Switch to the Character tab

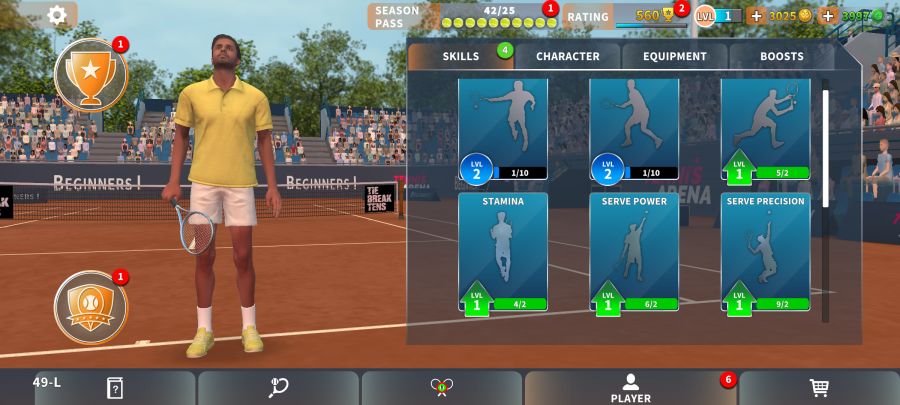point(567,56)
